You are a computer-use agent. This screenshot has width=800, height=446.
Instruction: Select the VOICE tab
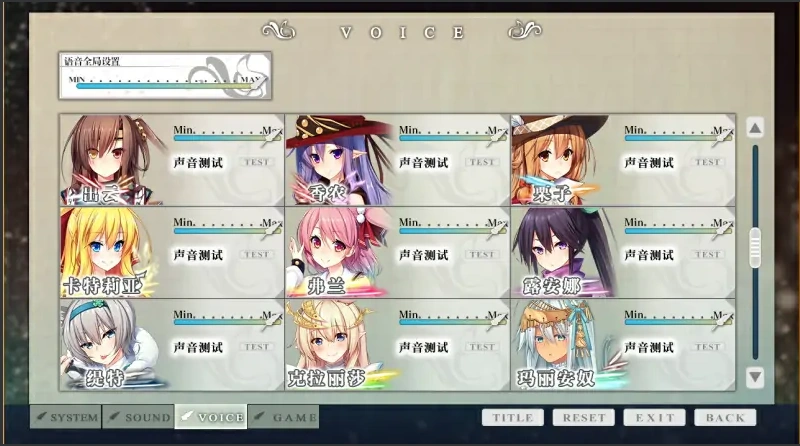pyautogui.click(x=211, y=417)
